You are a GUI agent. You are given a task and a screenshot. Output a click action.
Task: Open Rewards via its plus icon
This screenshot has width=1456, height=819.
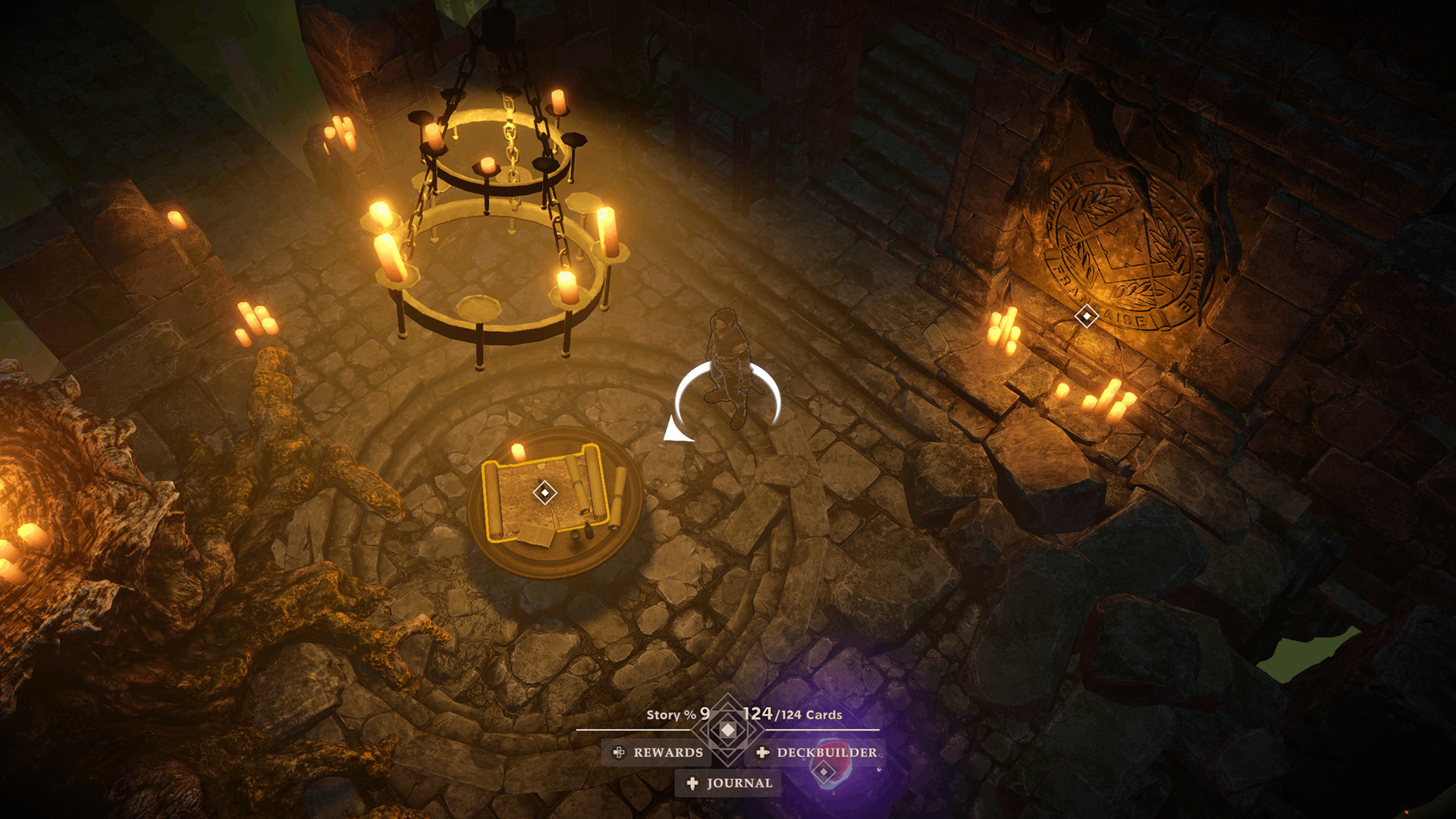coord(620,753)
